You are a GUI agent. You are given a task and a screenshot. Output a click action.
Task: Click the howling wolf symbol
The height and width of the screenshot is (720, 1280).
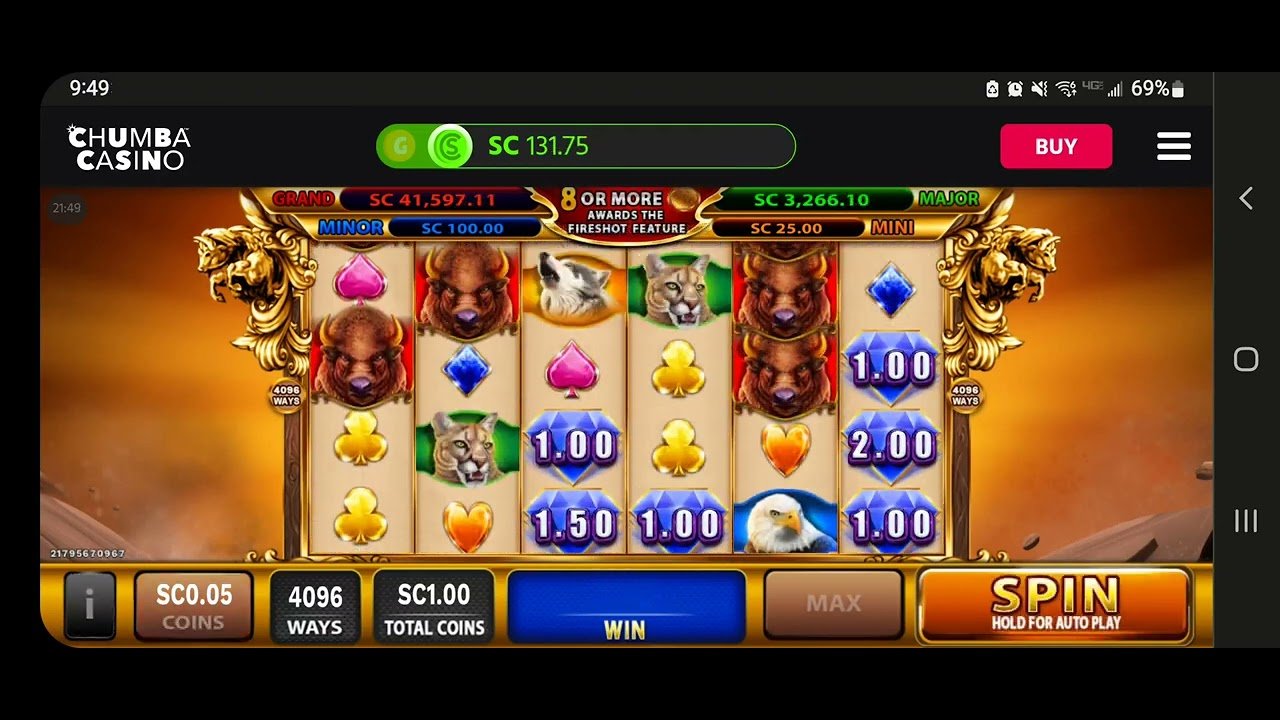(x=571, y=287)
